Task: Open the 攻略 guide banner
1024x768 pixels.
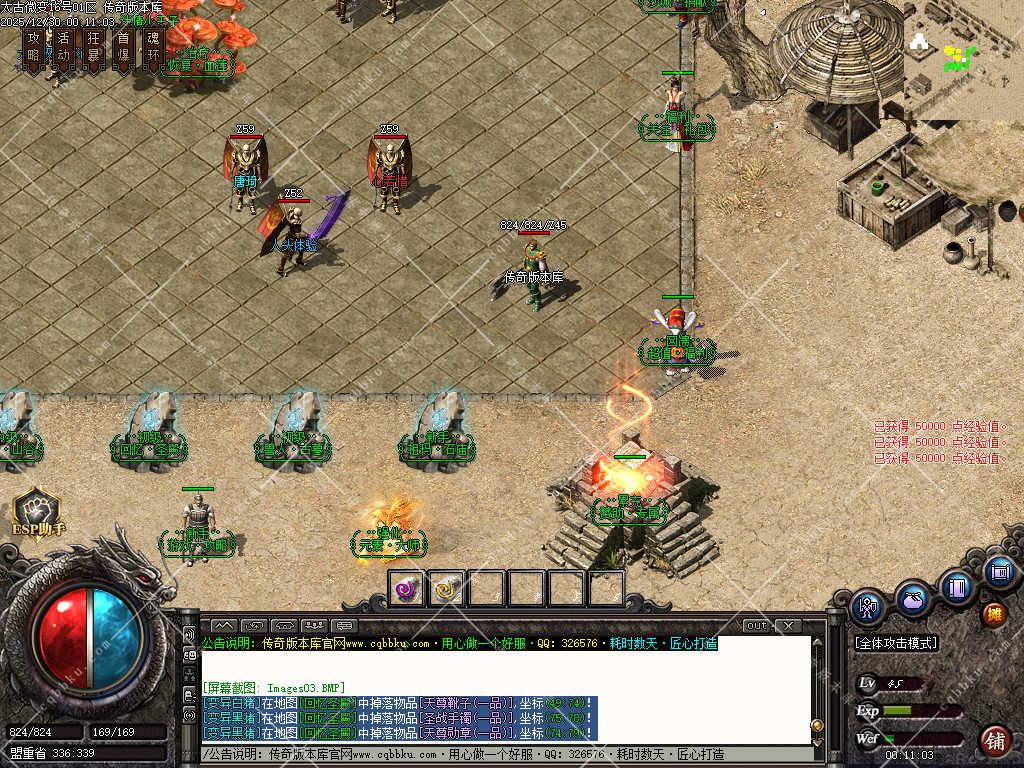Action: tap(34, 45)
